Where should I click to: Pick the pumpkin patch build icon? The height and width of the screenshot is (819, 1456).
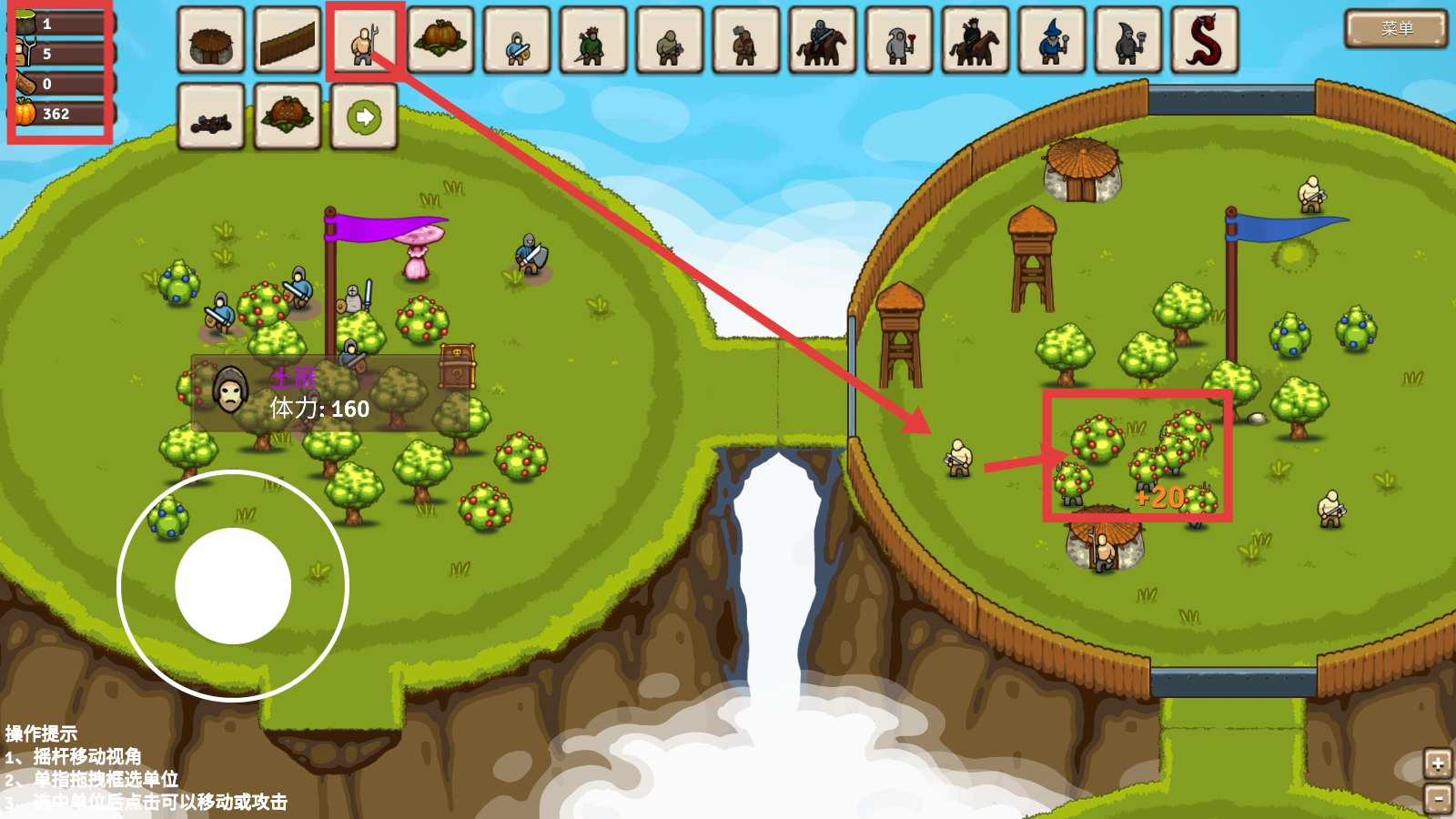(440, 41)
